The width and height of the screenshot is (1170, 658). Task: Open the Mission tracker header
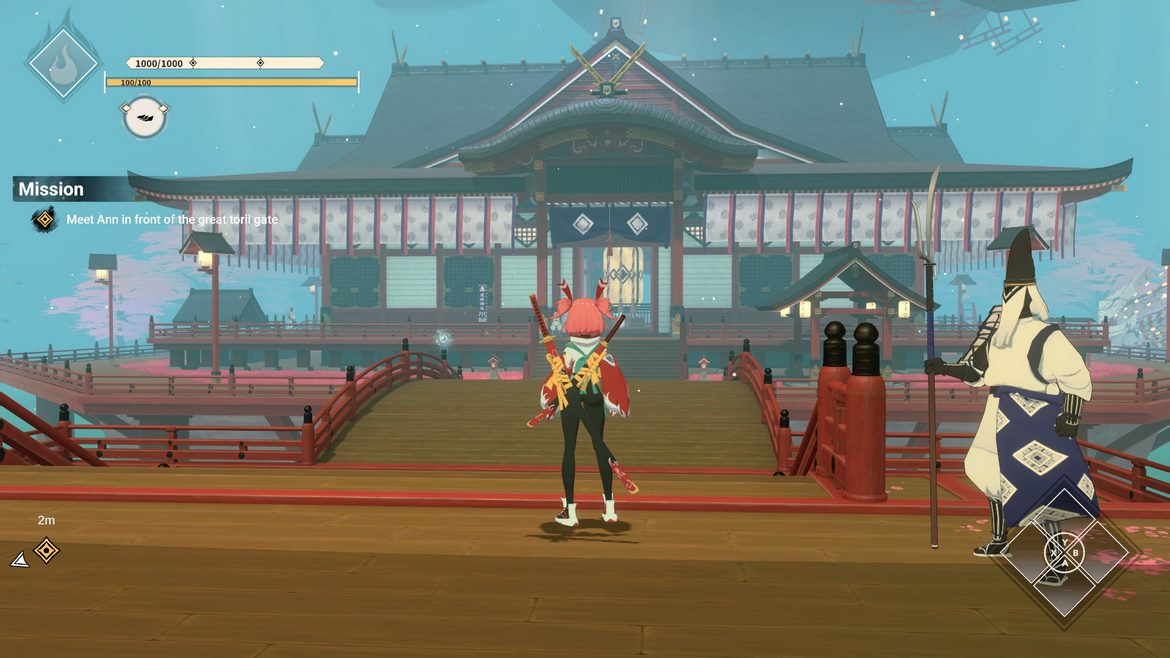tap(52, 189)
